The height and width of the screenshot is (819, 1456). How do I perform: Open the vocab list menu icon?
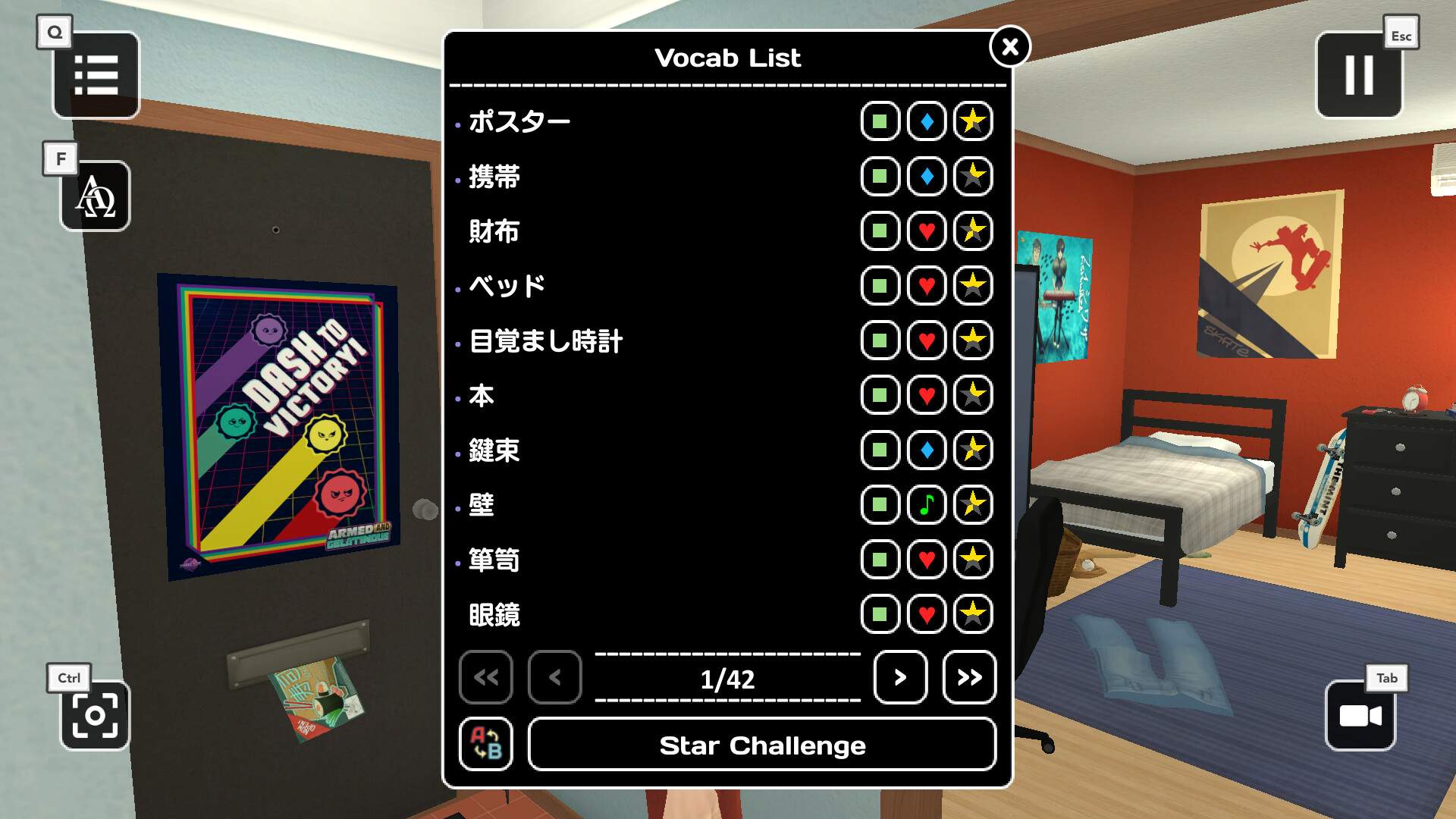click(x=96, y=75)
